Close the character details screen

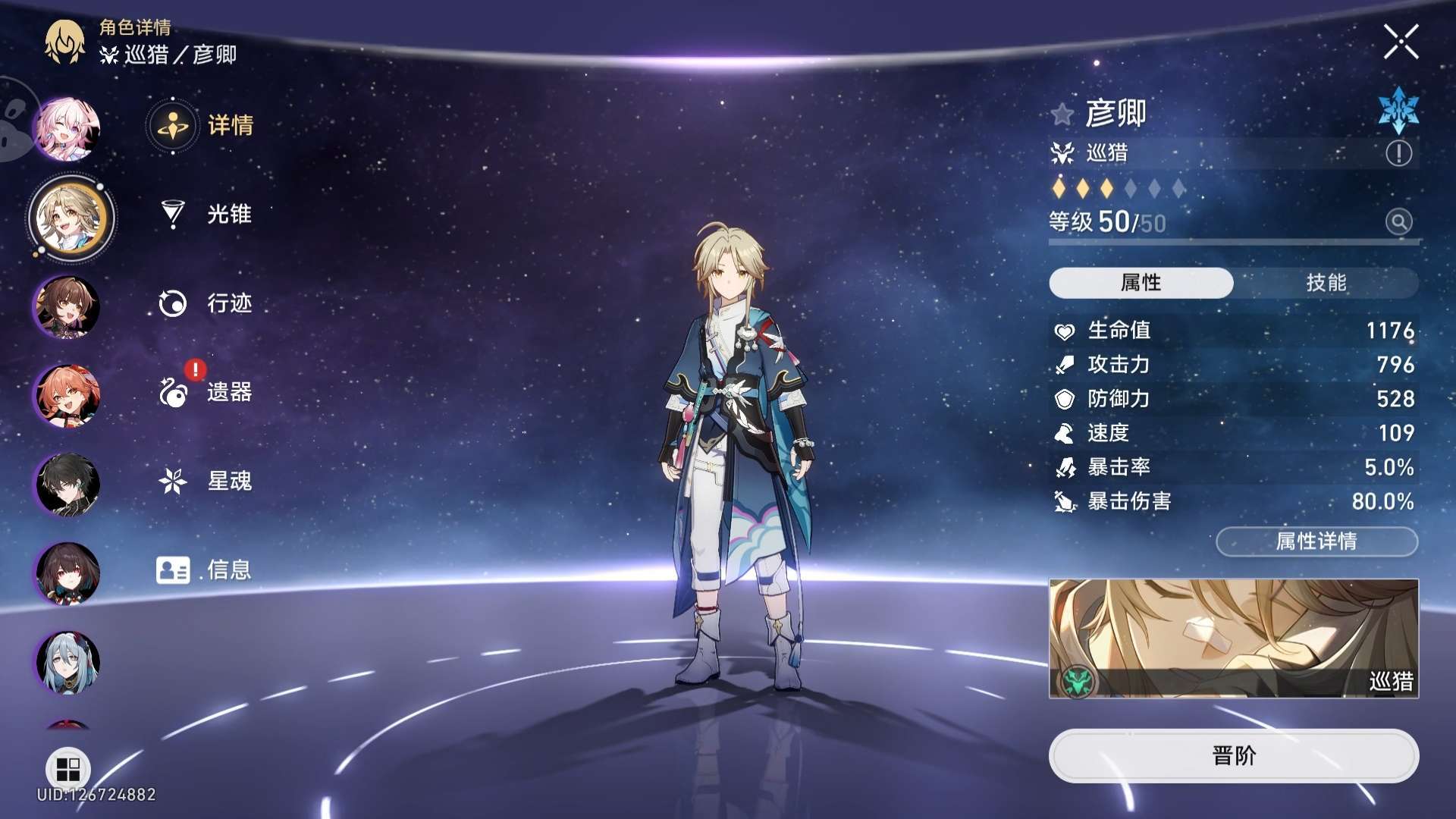[1400, 42]
